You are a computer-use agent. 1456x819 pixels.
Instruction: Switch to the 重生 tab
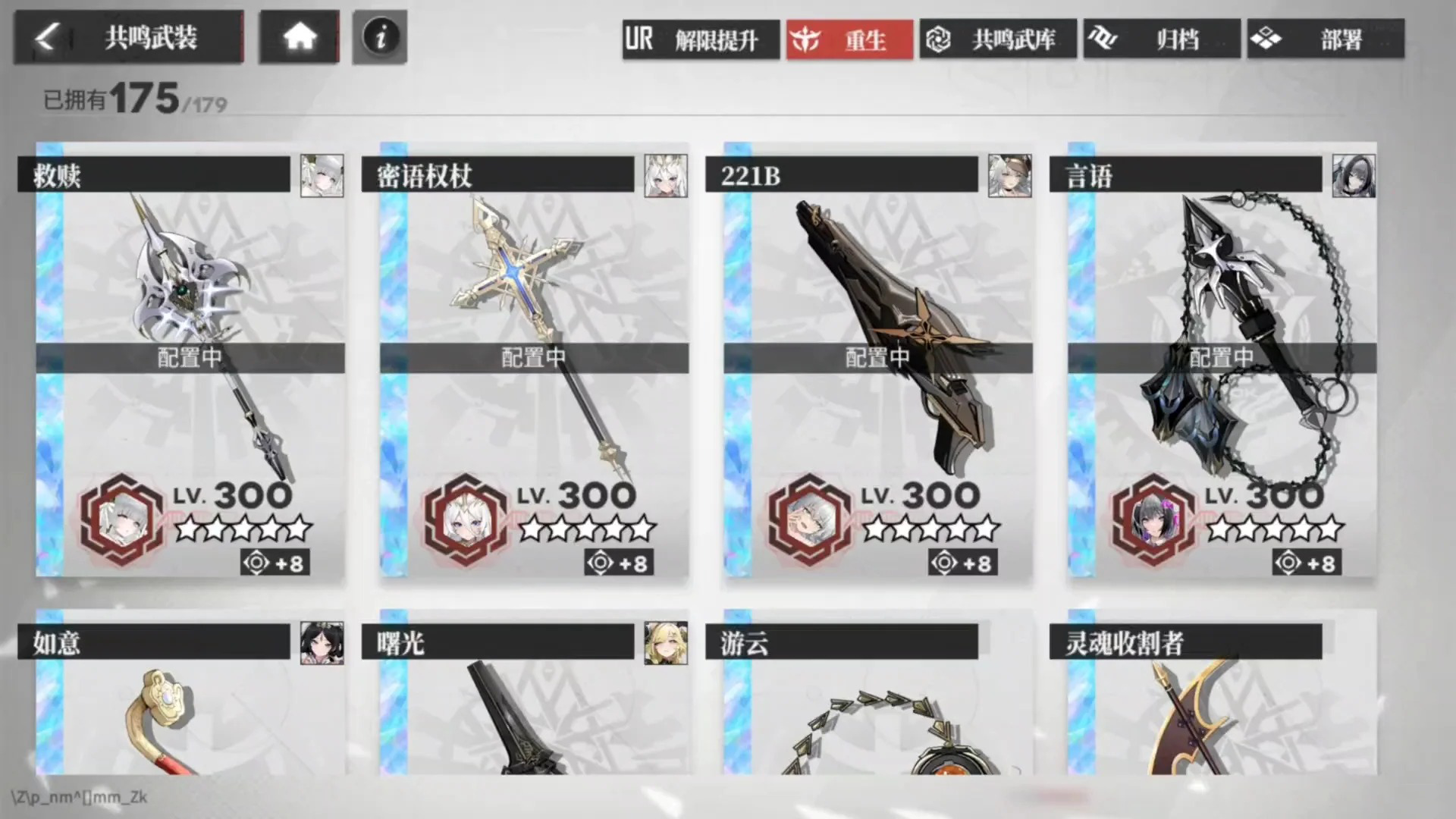[849, 39]
